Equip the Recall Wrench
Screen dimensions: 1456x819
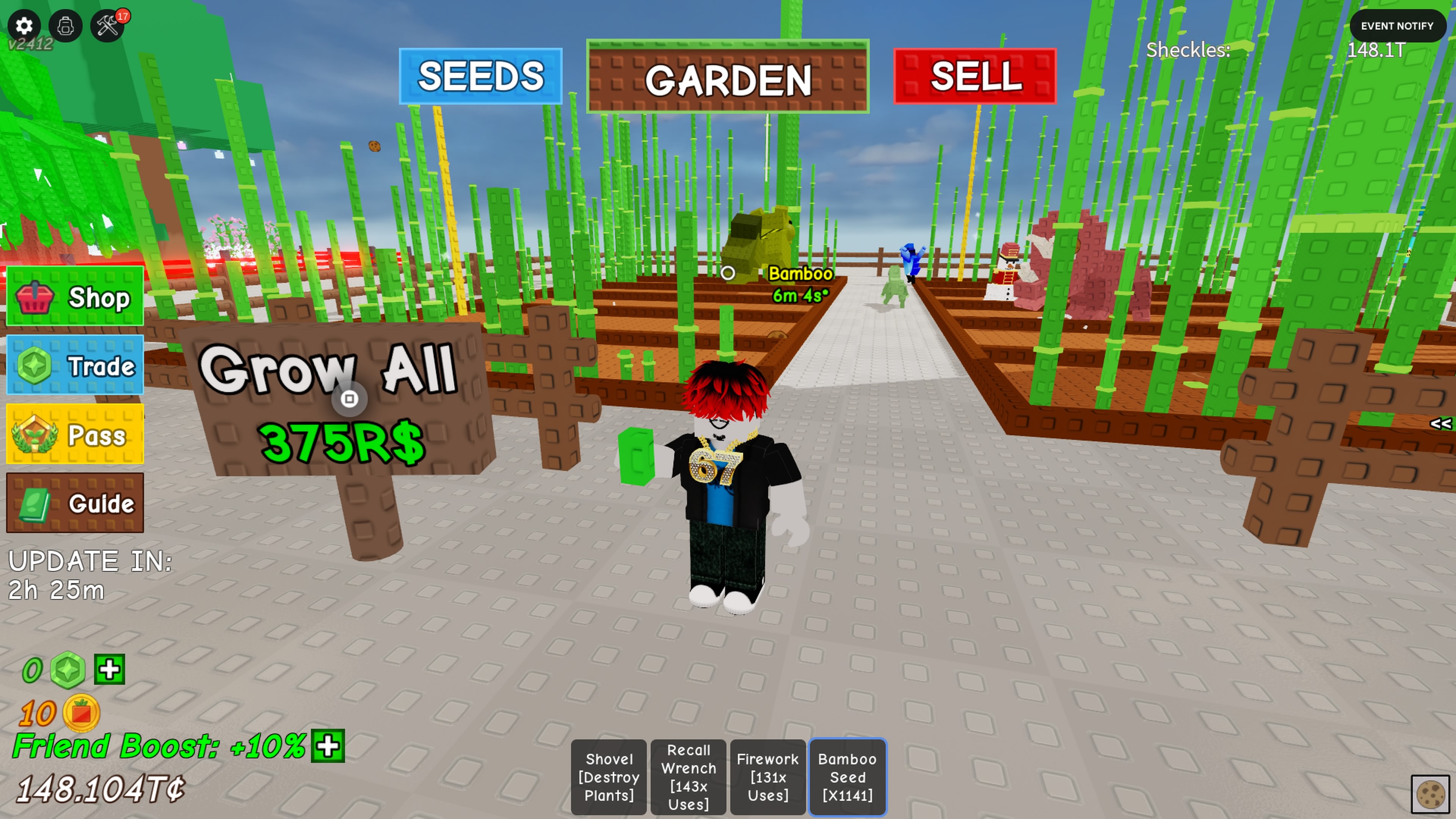tap(688, 777)
